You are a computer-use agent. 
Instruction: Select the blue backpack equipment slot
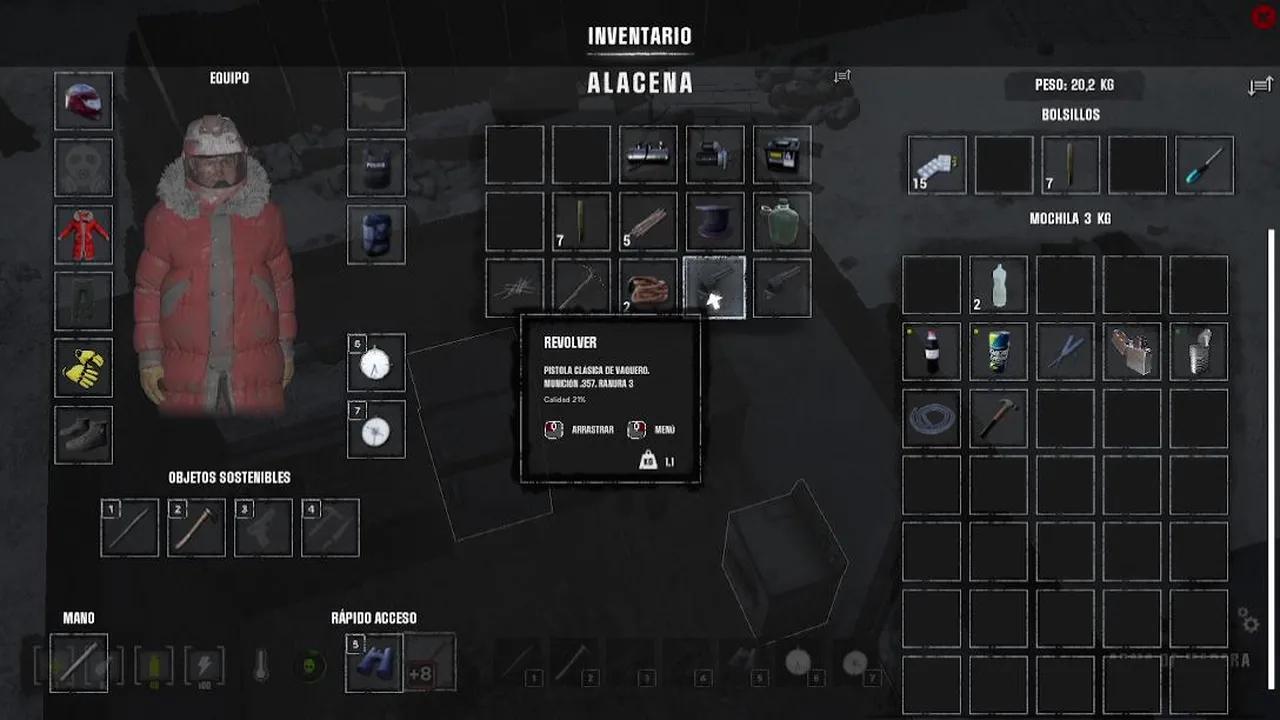click(376, 235)
